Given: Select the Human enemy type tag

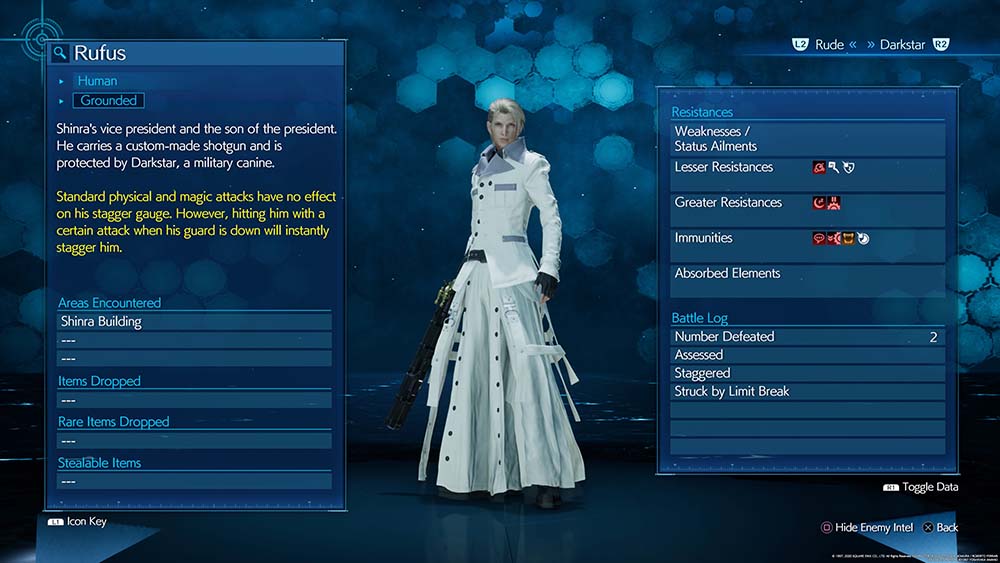Looking at the screenshot, I should pos(97,80).
